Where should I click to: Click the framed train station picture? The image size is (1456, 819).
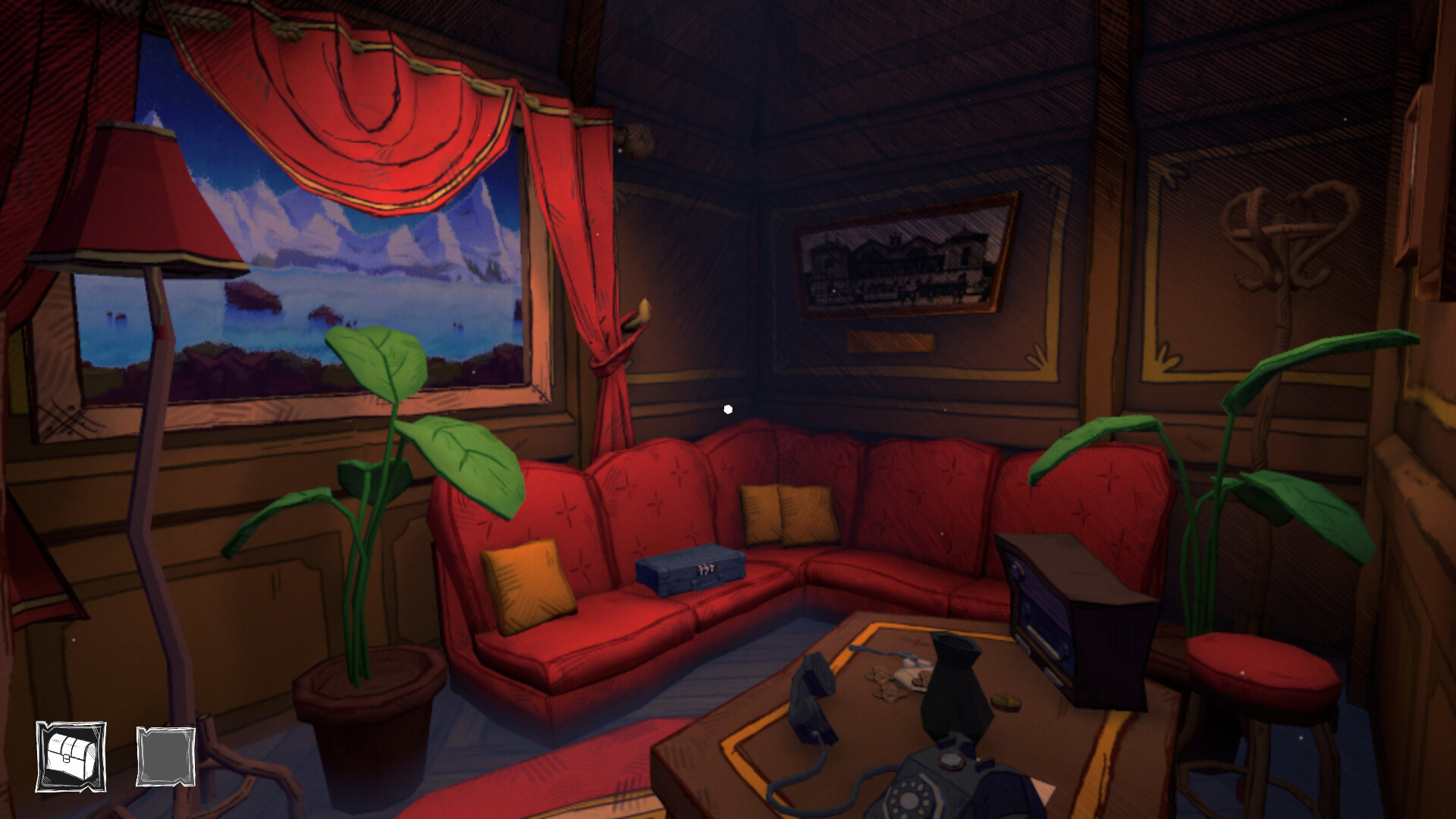click(895, 262)
